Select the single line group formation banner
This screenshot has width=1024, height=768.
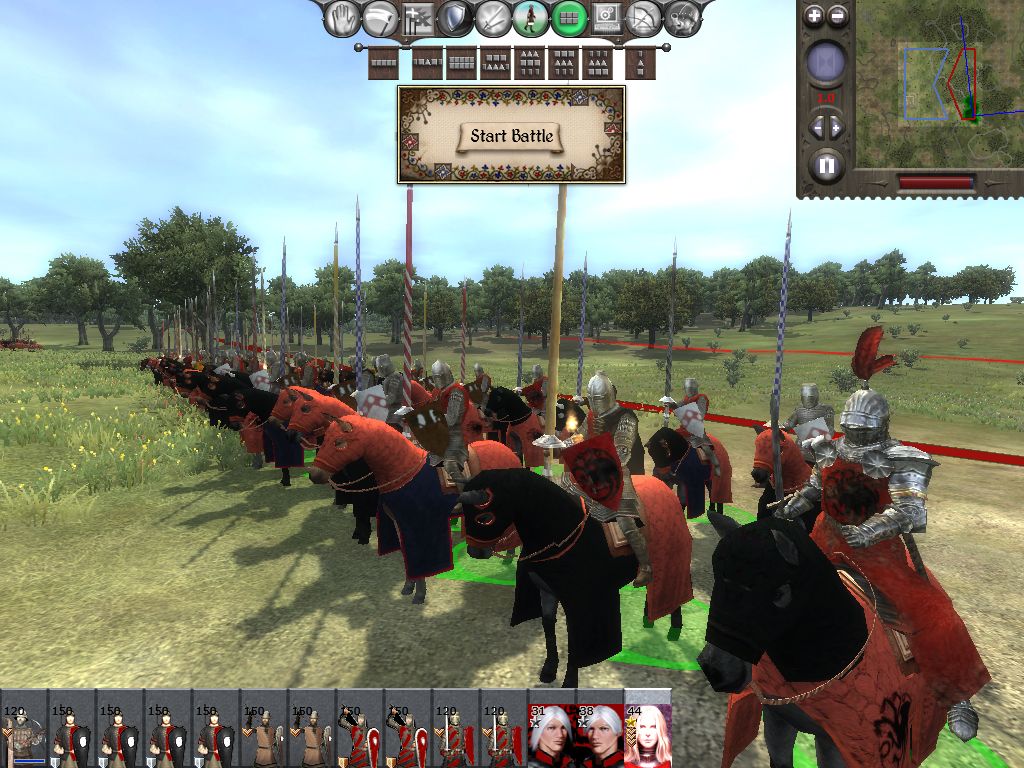click(x=384, y=64)
